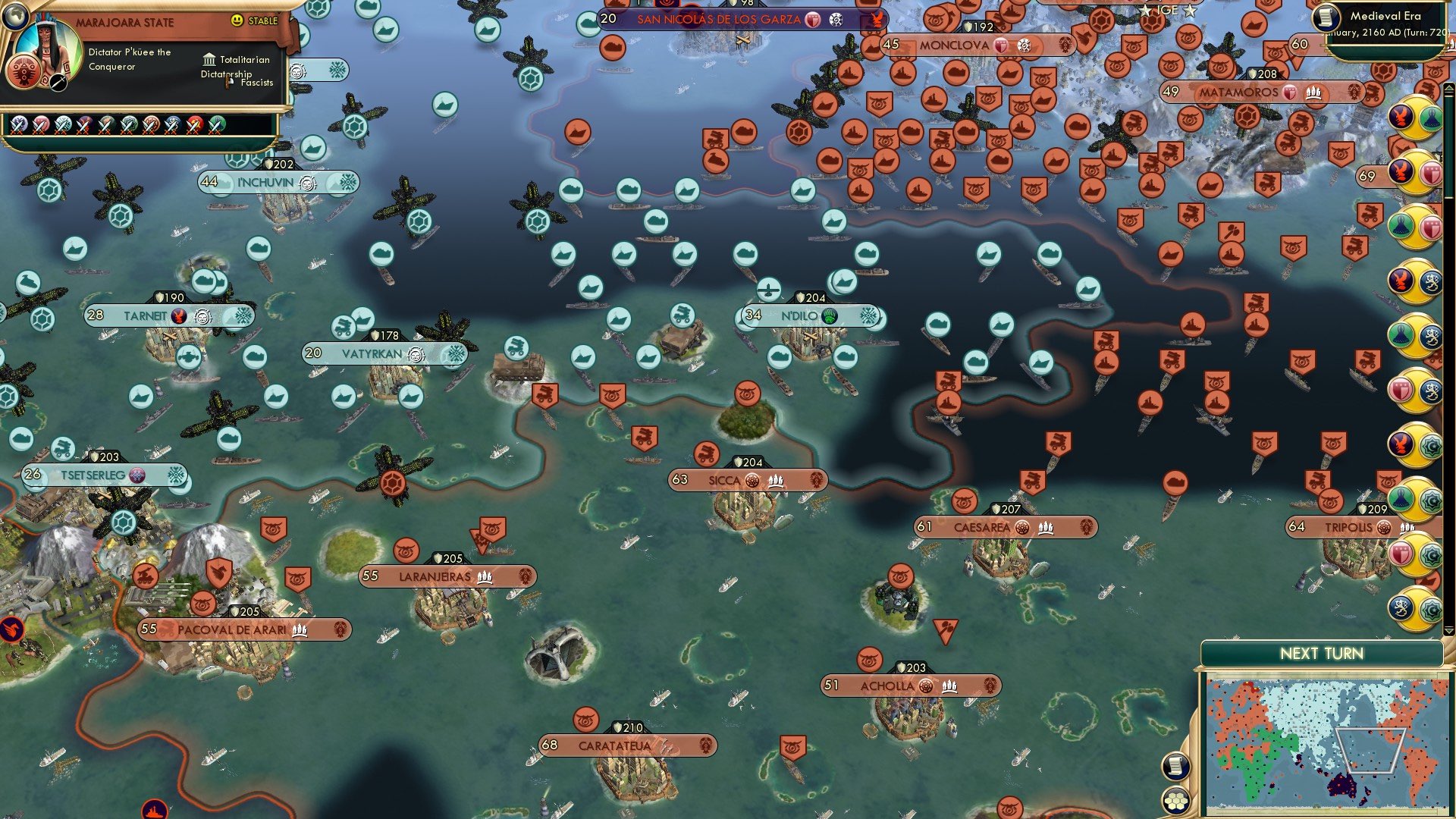Click the crossed-dagger war icon on the leader portrait
This screenshot has height=819, width=1456.
pyautogui.click(x=58, y=83)
